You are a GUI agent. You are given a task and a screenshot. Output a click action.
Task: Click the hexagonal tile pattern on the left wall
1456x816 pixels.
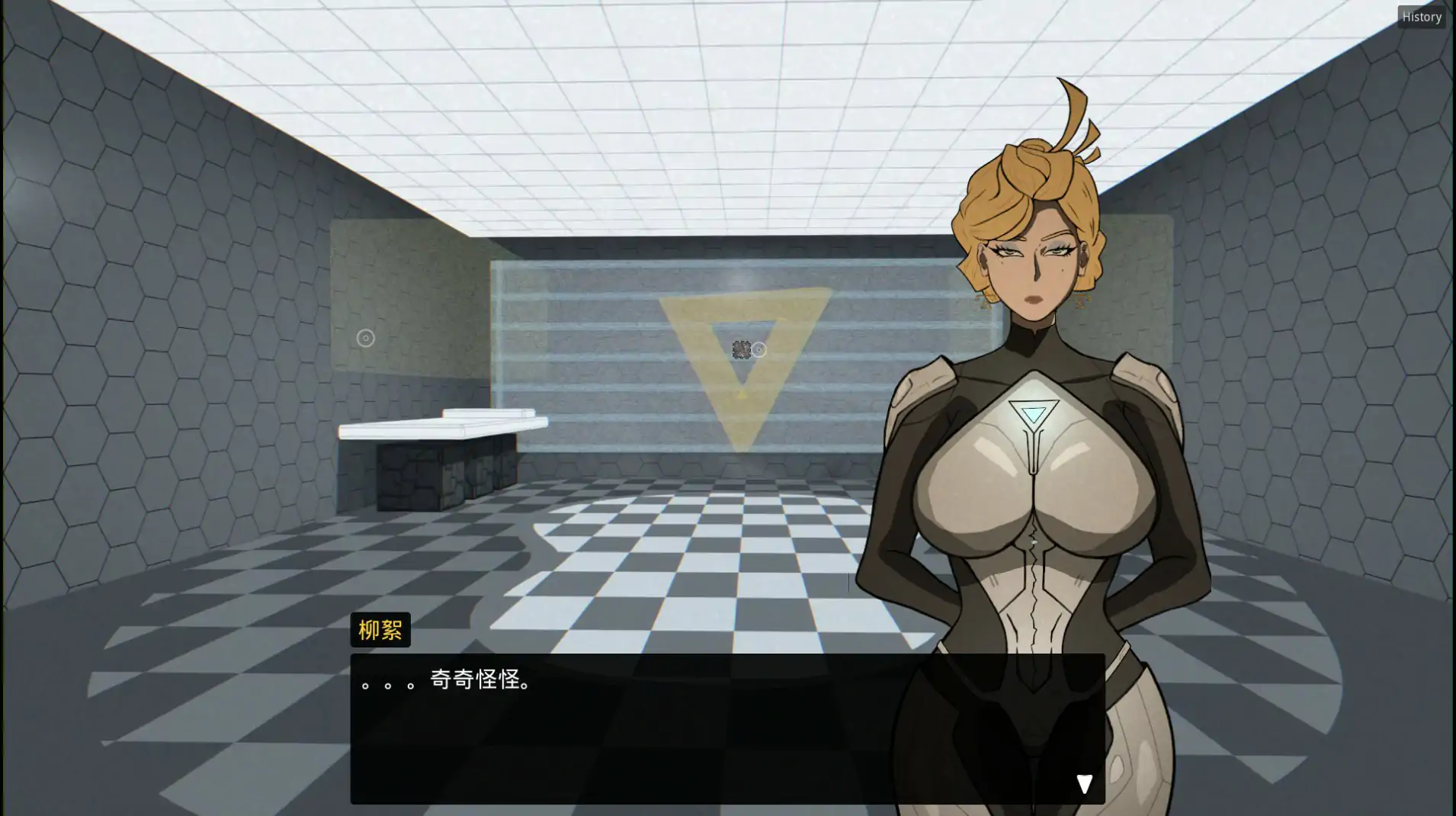coord(152,305)
